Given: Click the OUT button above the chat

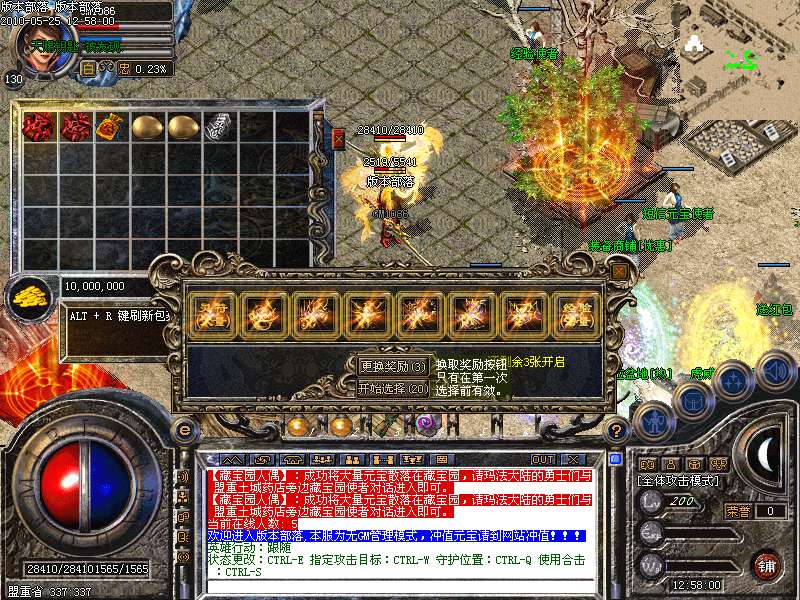Looking at the screenshot, I should point(542,459).
